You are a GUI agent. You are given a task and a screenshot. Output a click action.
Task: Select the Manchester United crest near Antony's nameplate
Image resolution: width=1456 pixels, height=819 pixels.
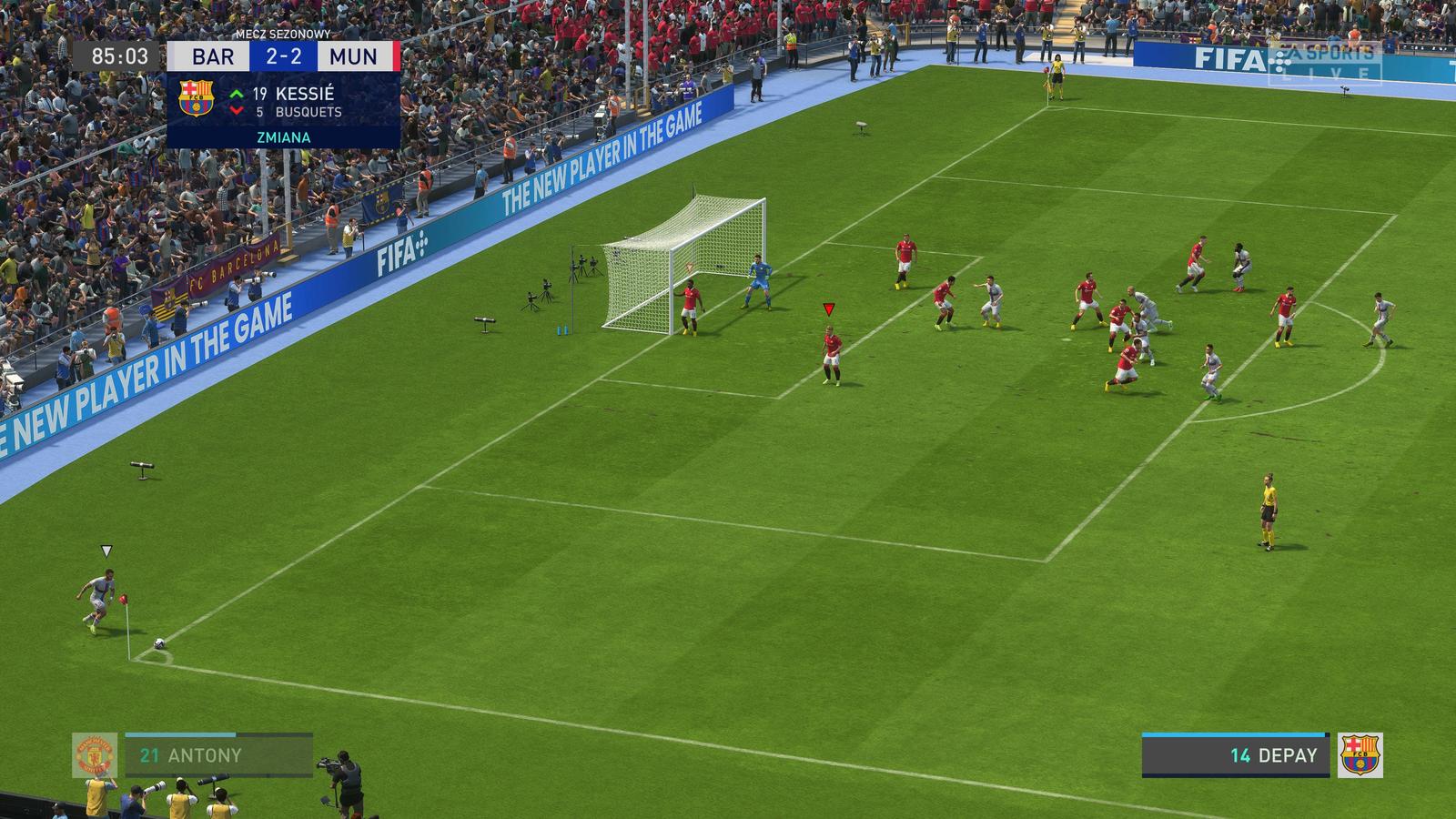pyautogui.click(x=94, y=753)
